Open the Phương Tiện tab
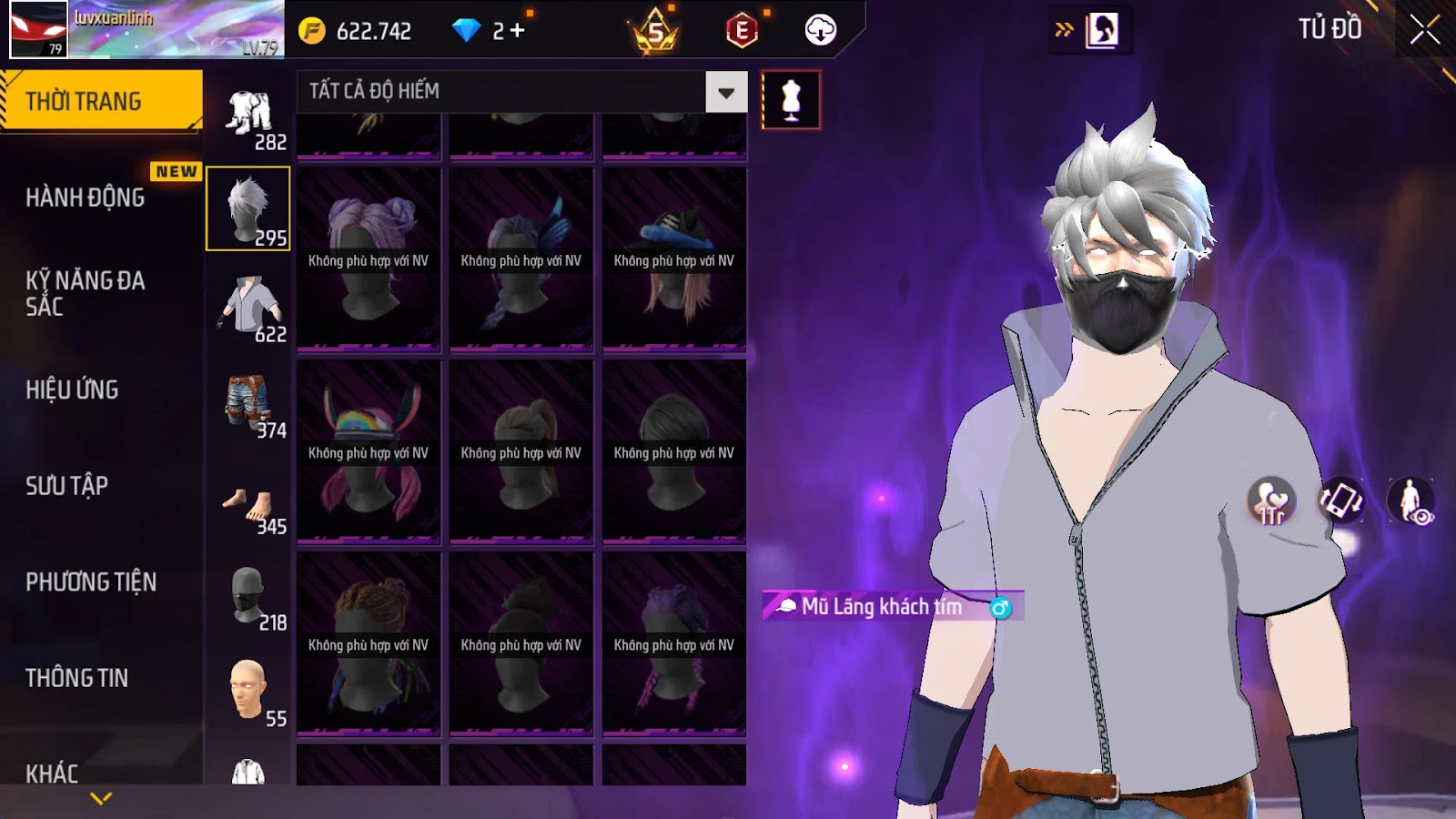This screenshot has height=819, width=1456. point(91,581)
